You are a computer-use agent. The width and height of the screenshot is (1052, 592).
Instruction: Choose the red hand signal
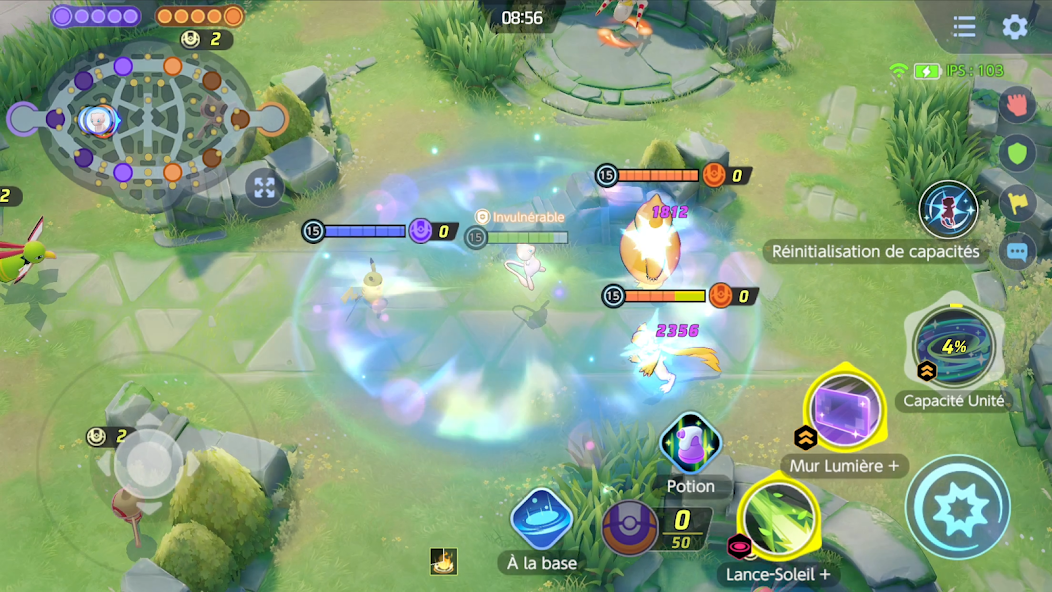tap(1017, 104)
